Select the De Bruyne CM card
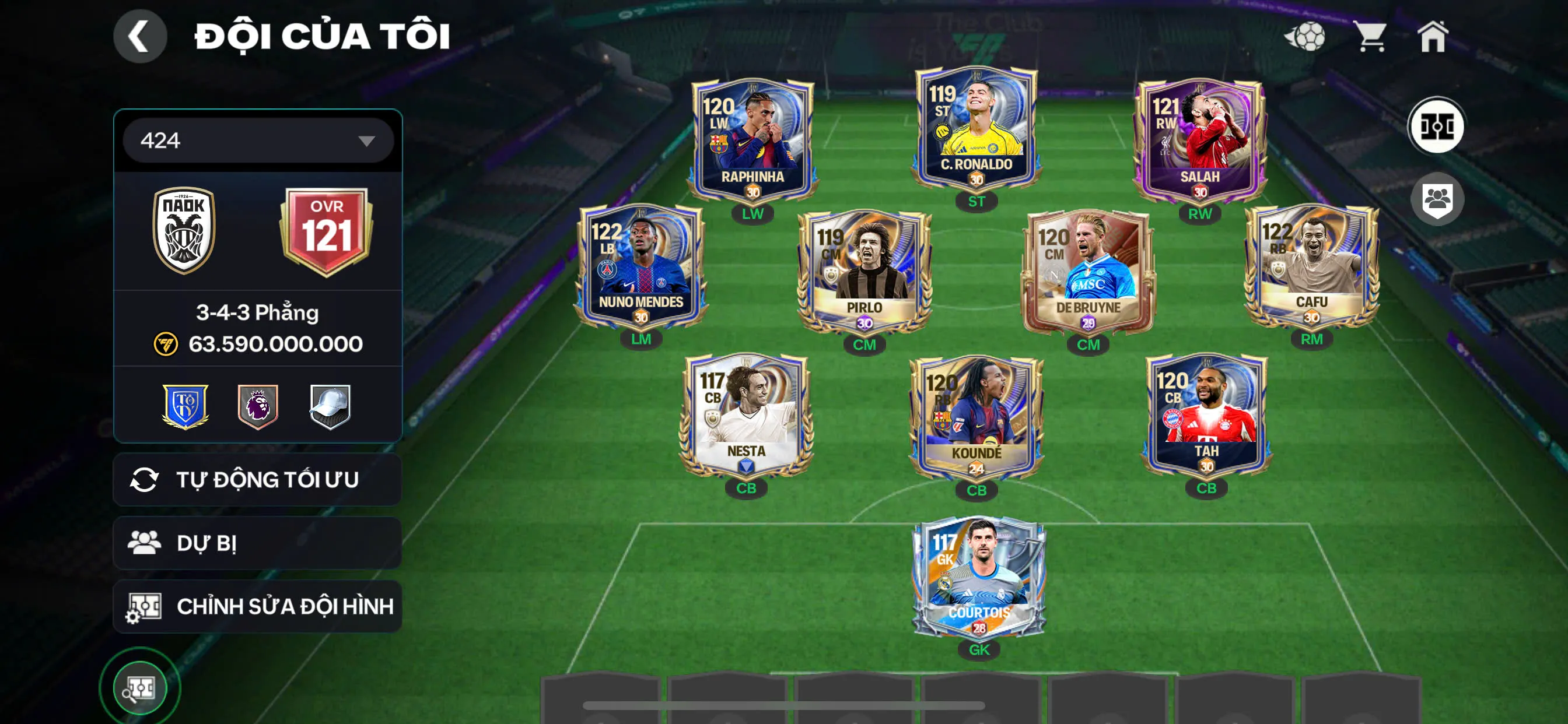The height and width of the screenshot is (724, 1568). point(1088,270)
